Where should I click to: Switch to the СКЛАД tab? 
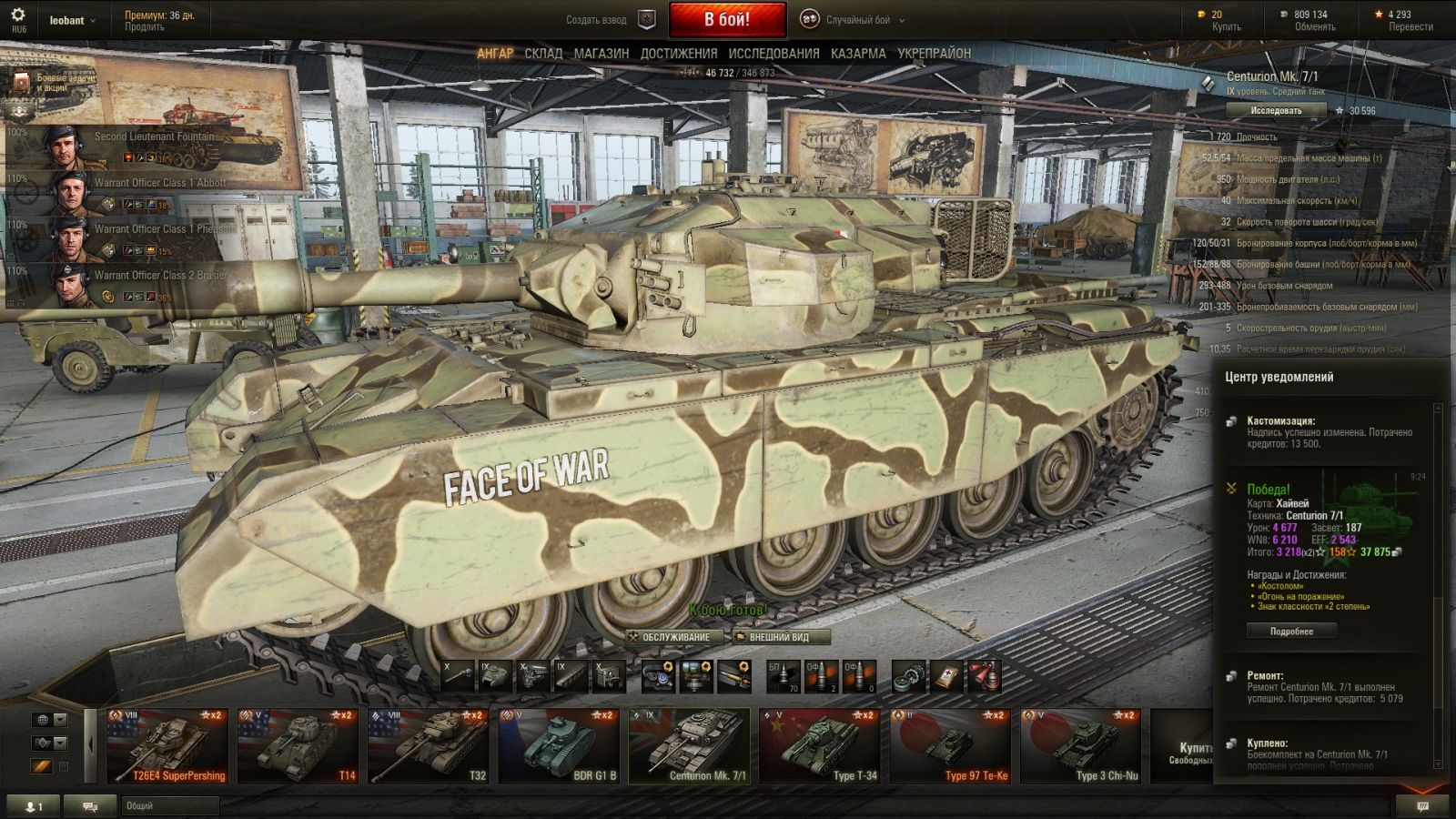point(543,54)
